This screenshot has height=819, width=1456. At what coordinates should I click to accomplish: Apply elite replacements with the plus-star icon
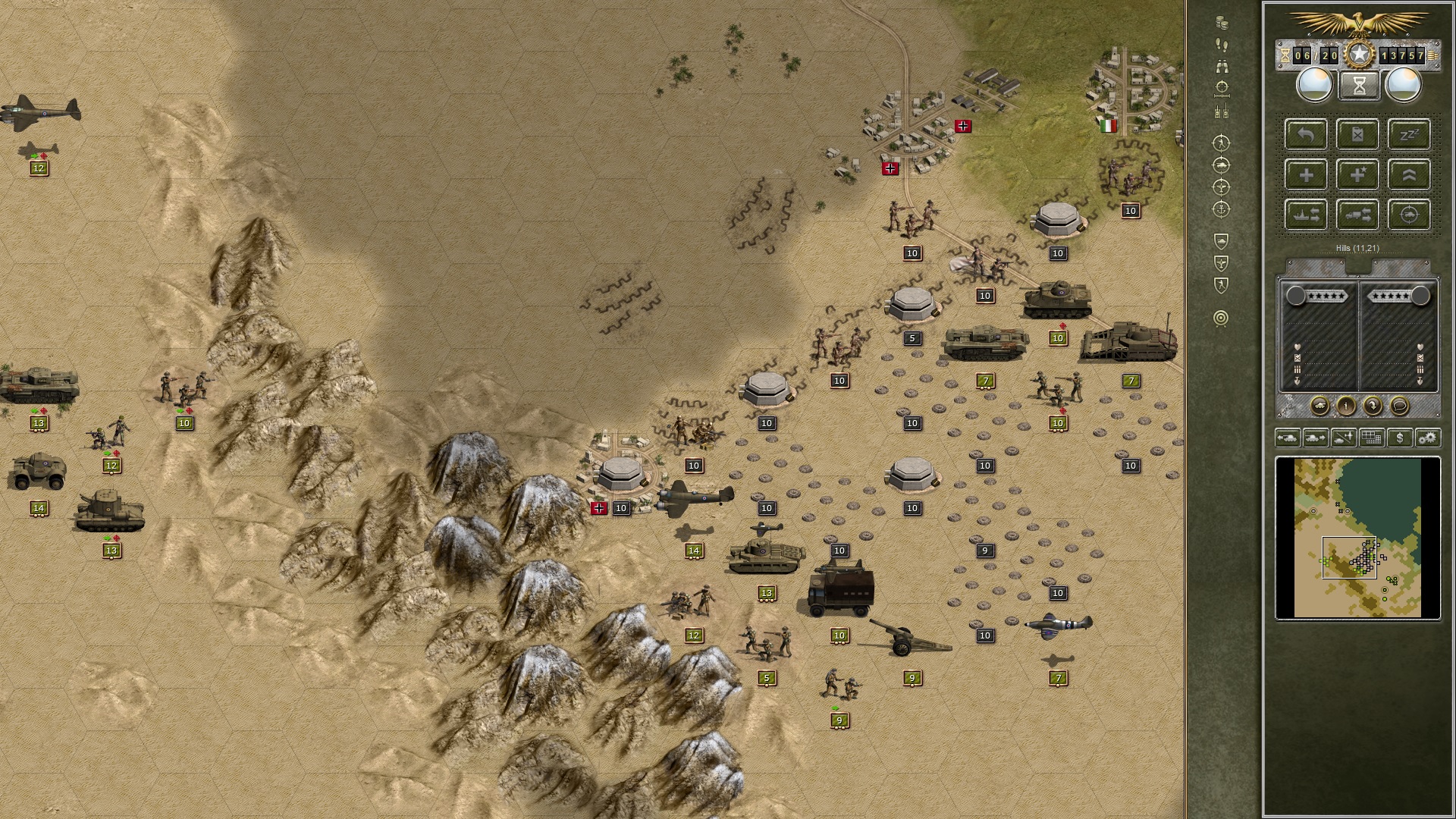(x=1357, y=175)
